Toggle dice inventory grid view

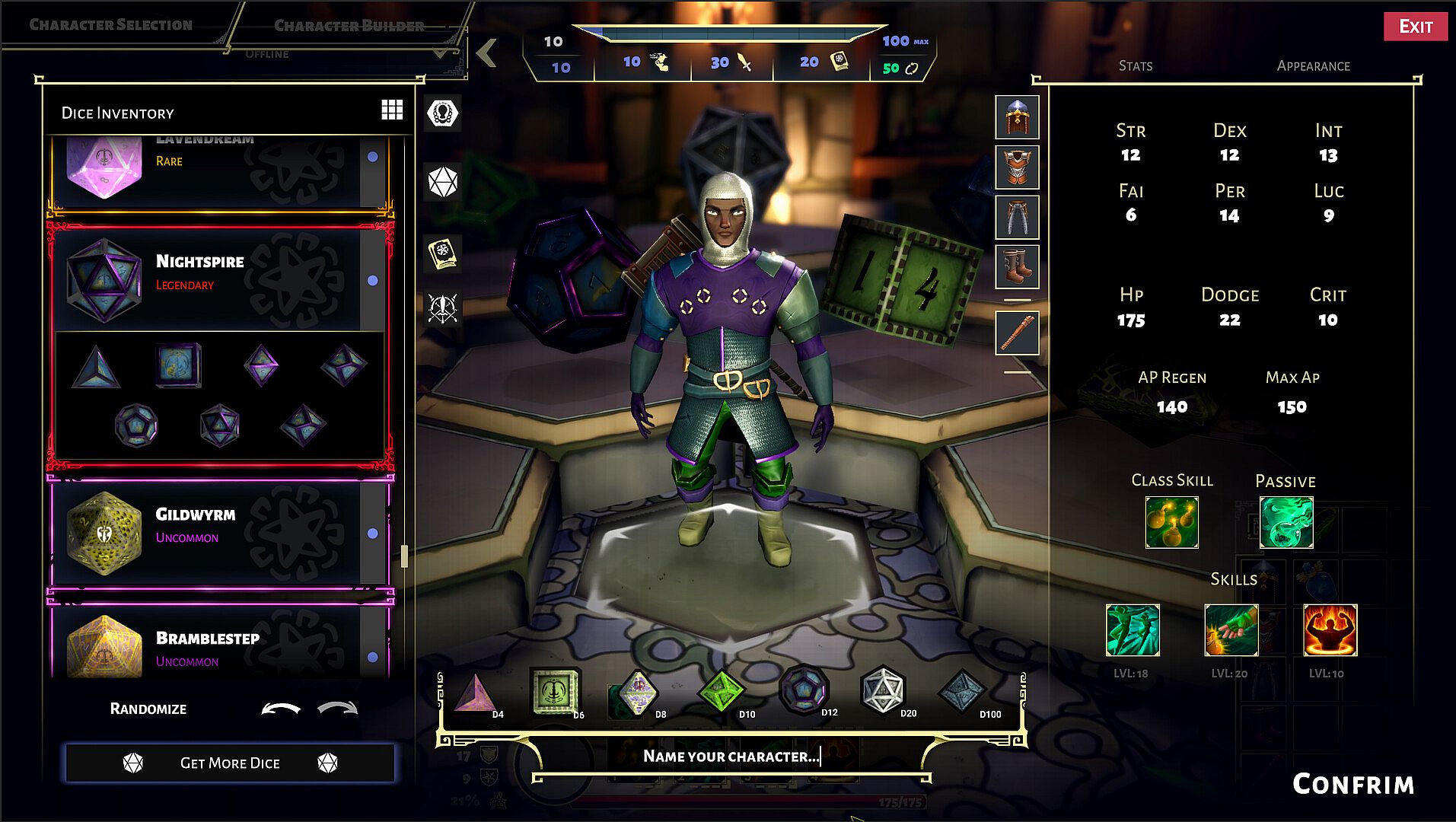tap(392, 110)
